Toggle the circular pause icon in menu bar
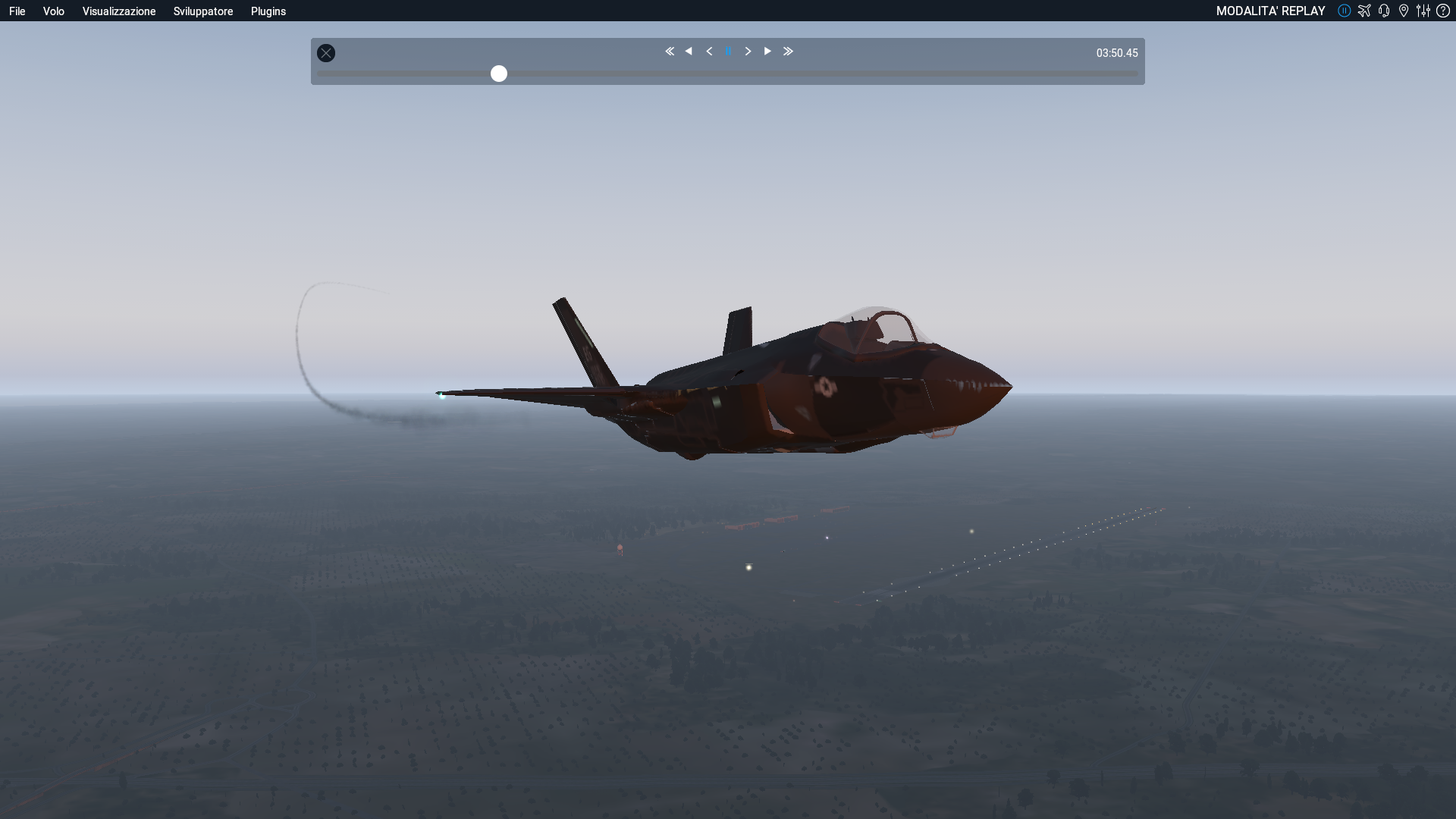 tap(1345, 11)
